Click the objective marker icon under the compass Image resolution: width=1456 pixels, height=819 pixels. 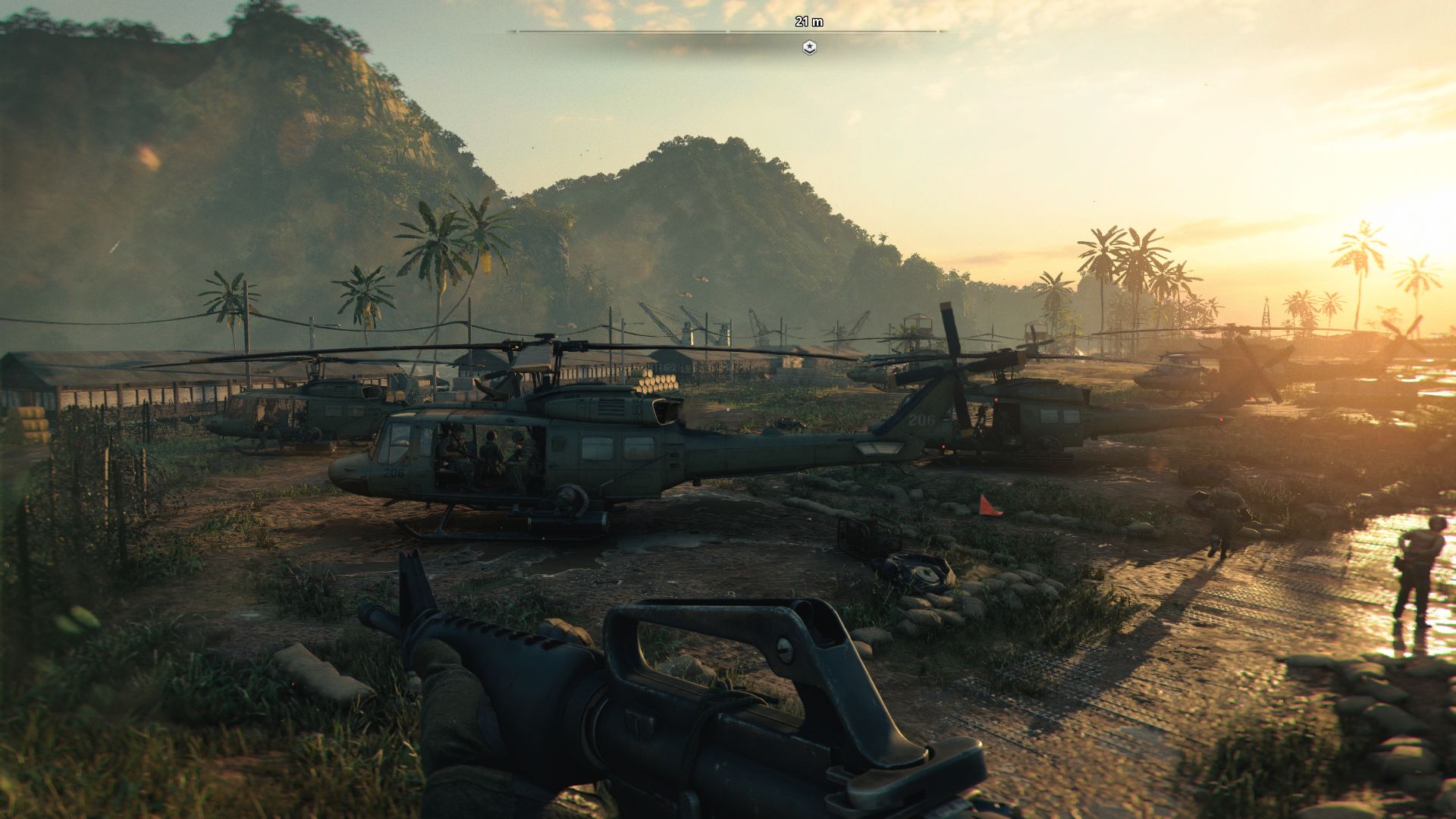pos(809,48)
